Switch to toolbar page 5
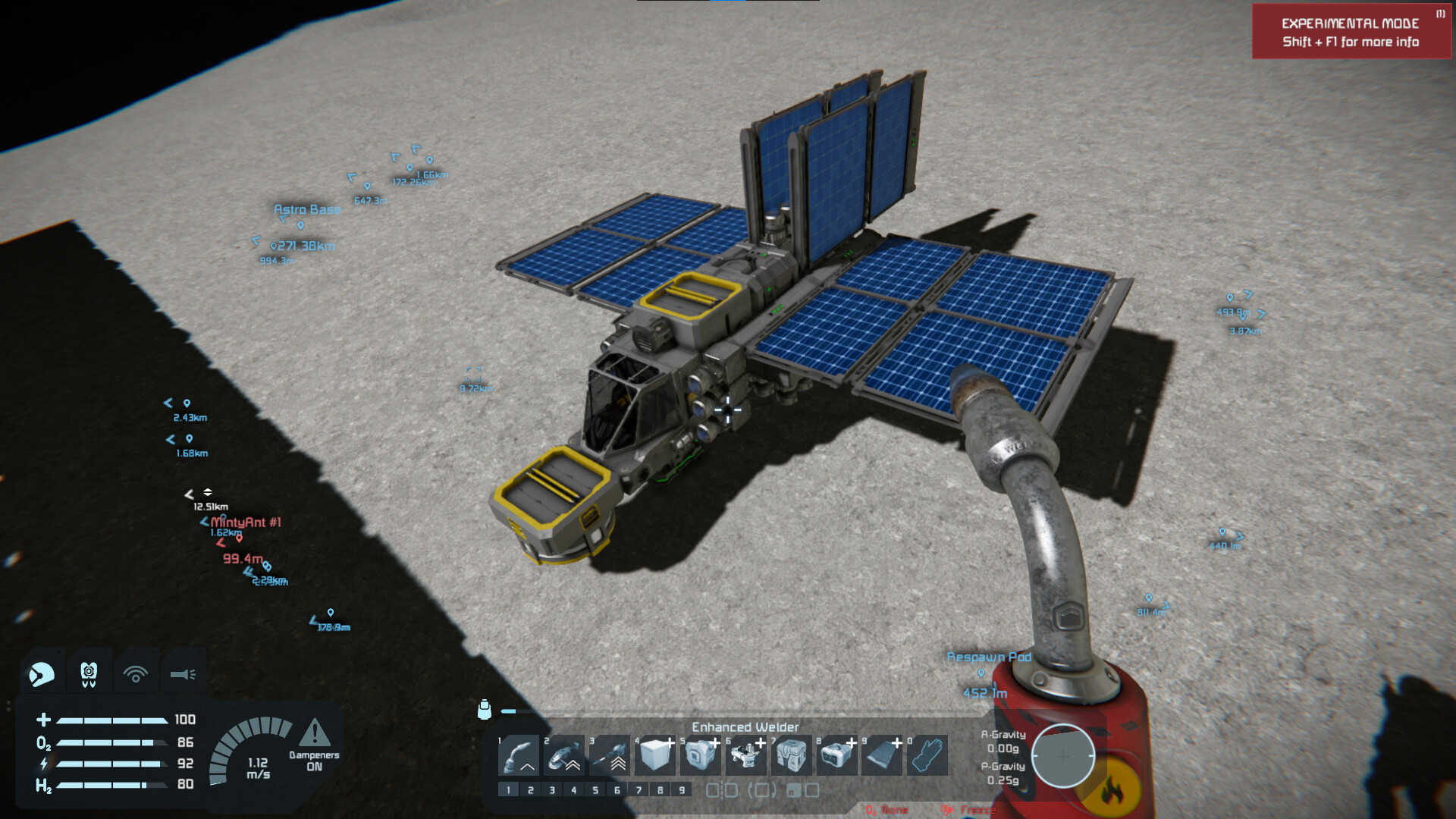 tap(595, 790)
